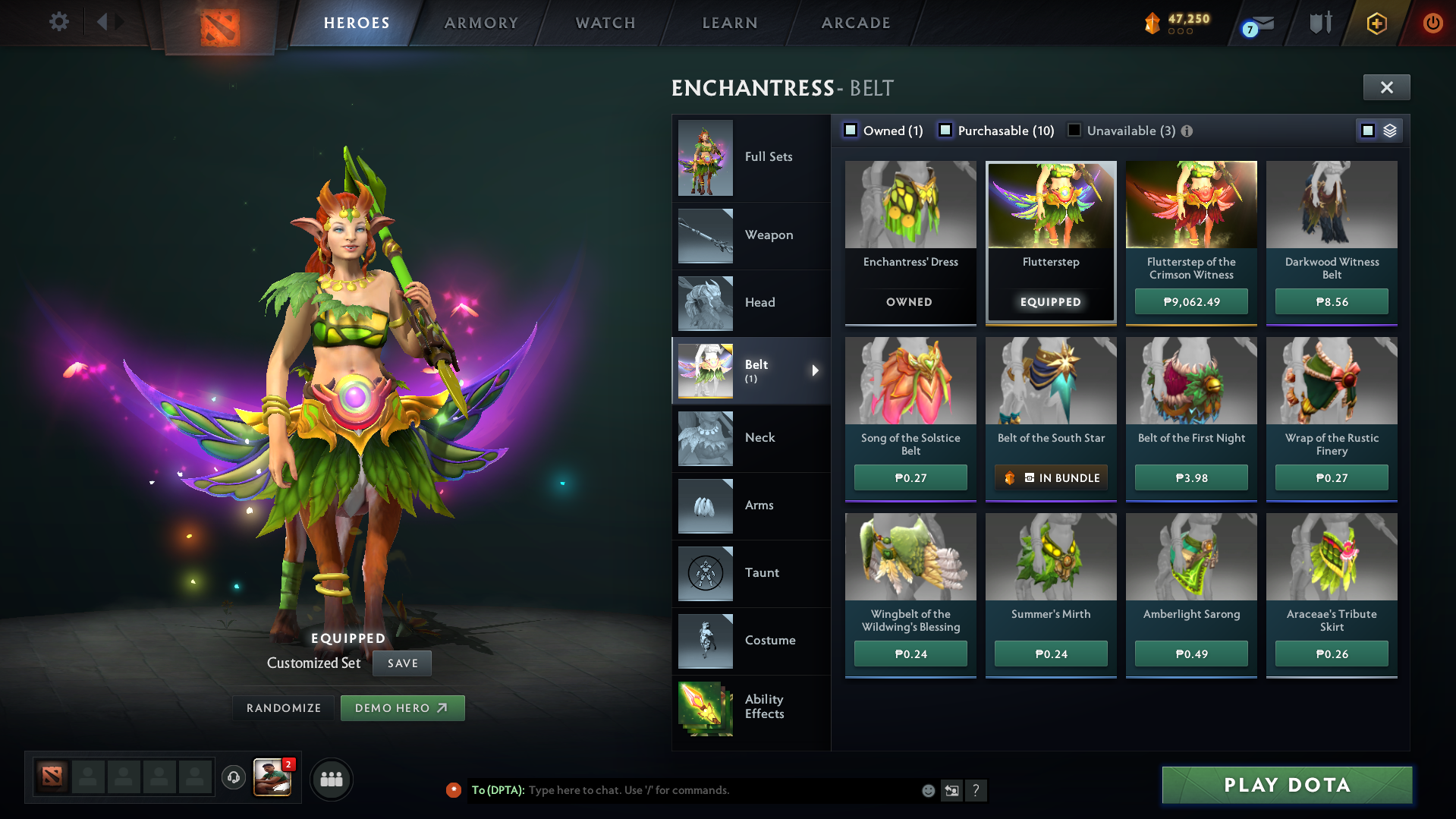
Task: Click the power button to exit the game
Action: coord(1434,23)
